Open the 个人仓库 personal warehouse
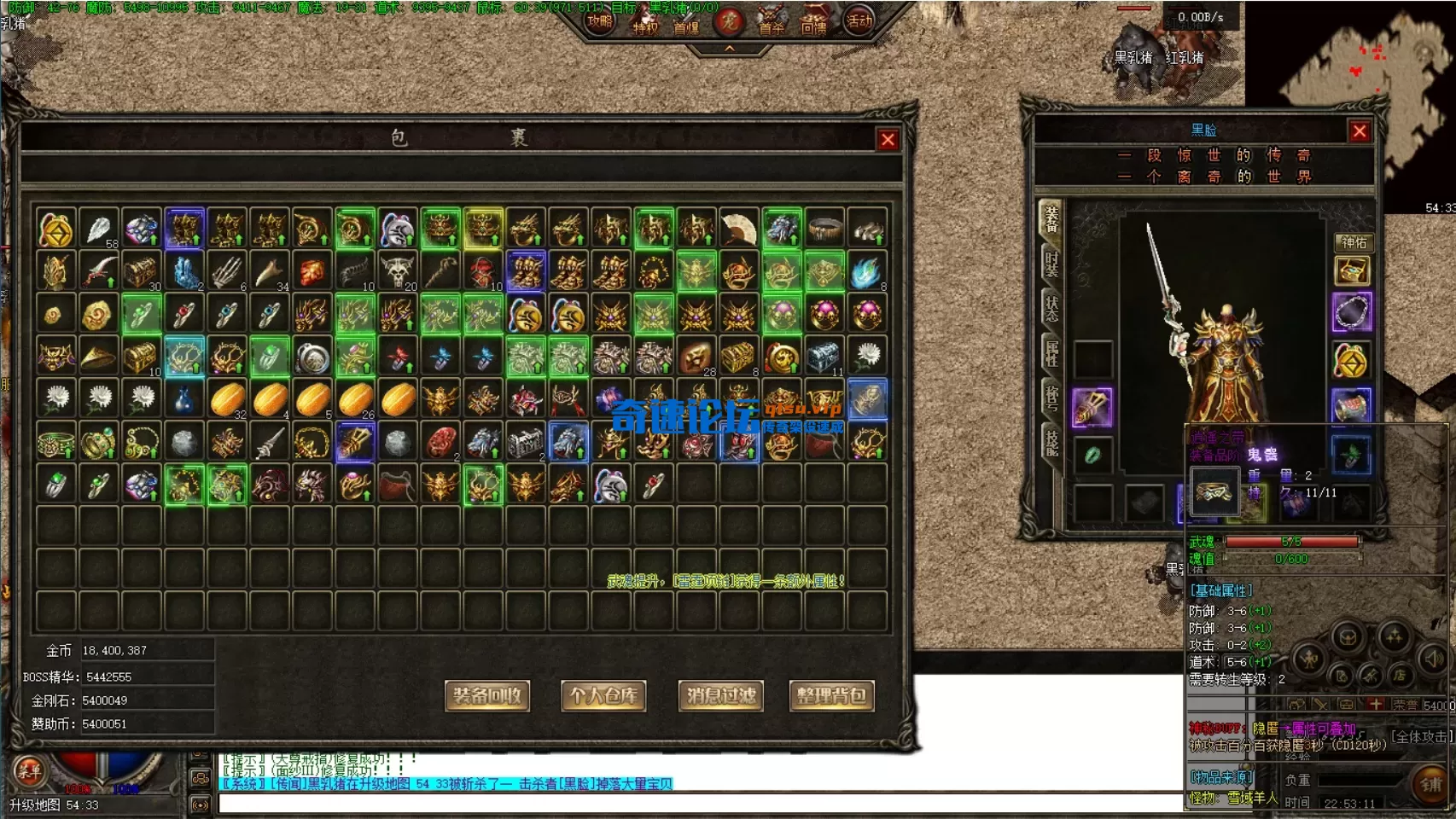1456x819 pixels. (603, 696)
